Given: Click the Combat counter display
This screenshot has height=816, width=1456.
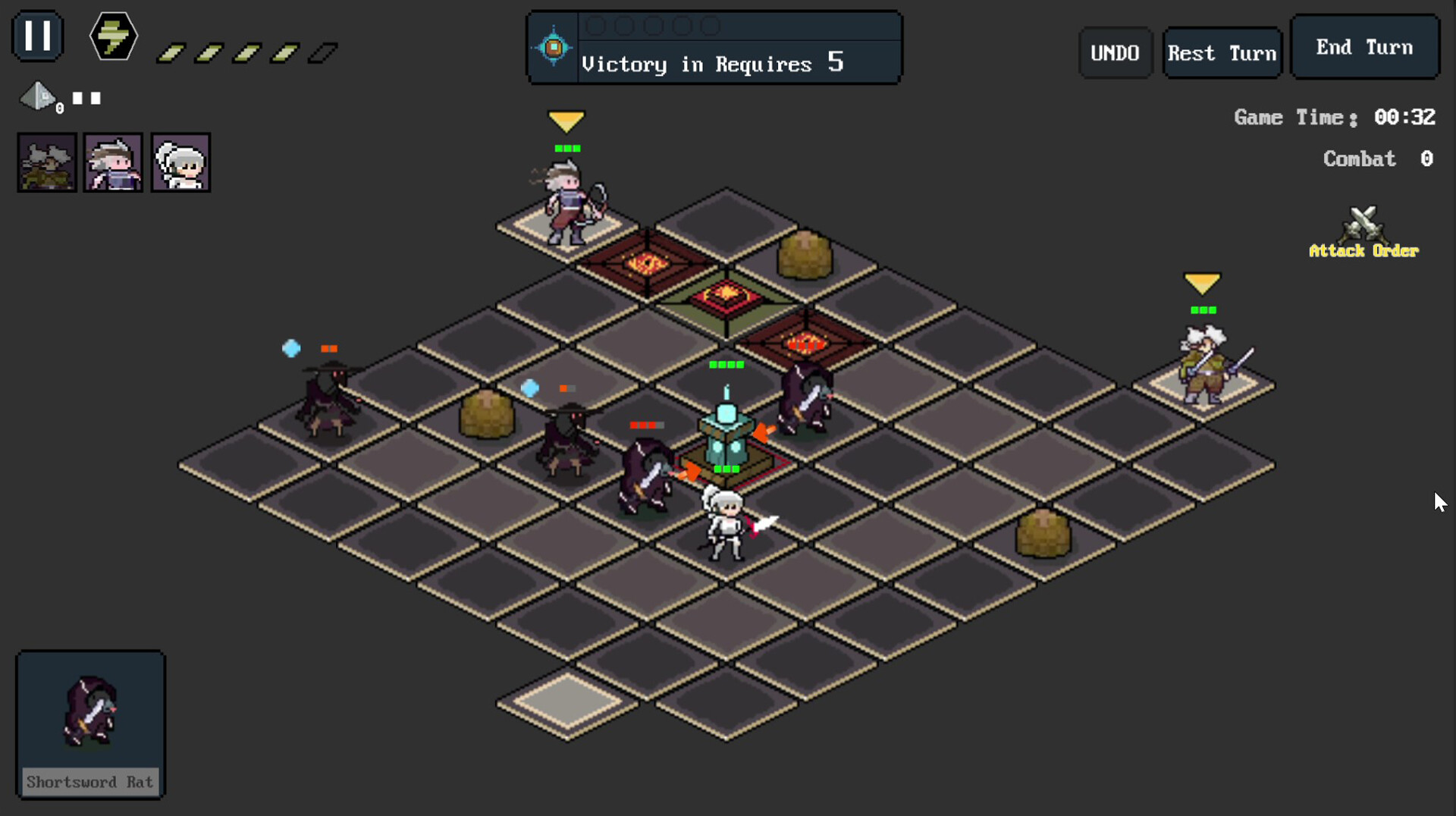Looking at the screenshot, I should (1377, 158).
